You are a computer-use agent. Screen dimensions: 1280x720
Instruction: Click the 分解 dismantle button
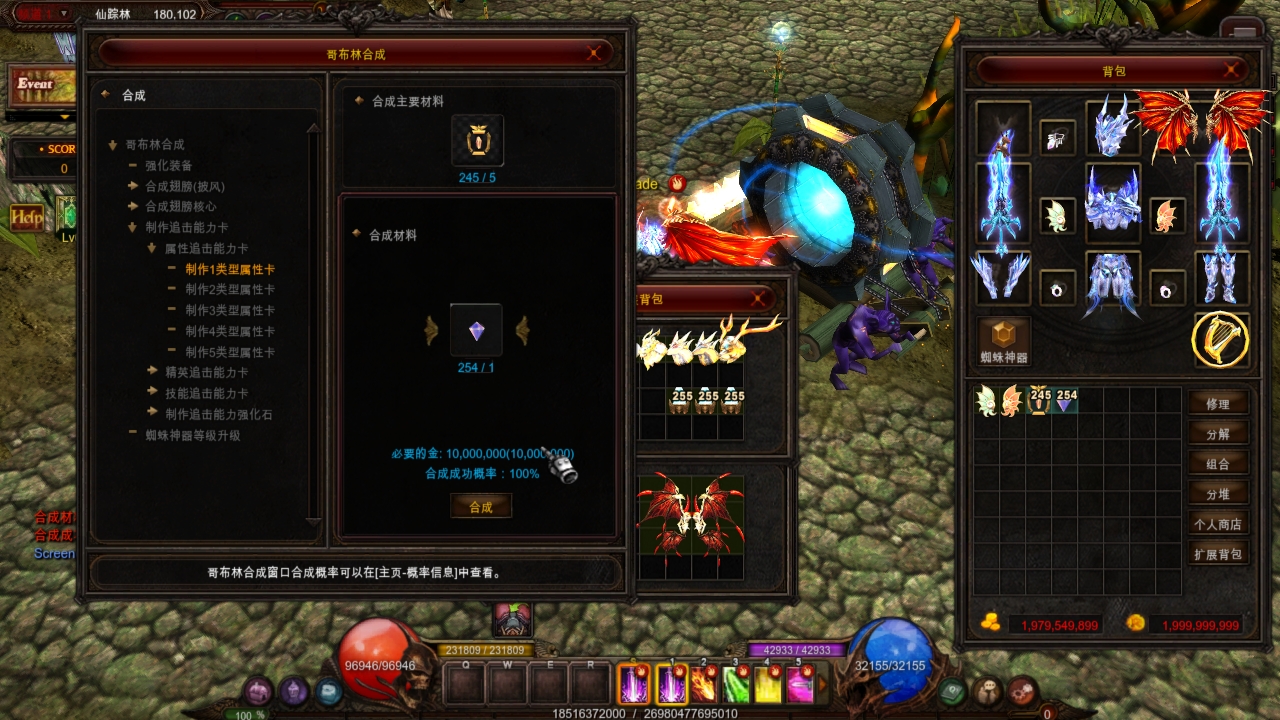1217,434
